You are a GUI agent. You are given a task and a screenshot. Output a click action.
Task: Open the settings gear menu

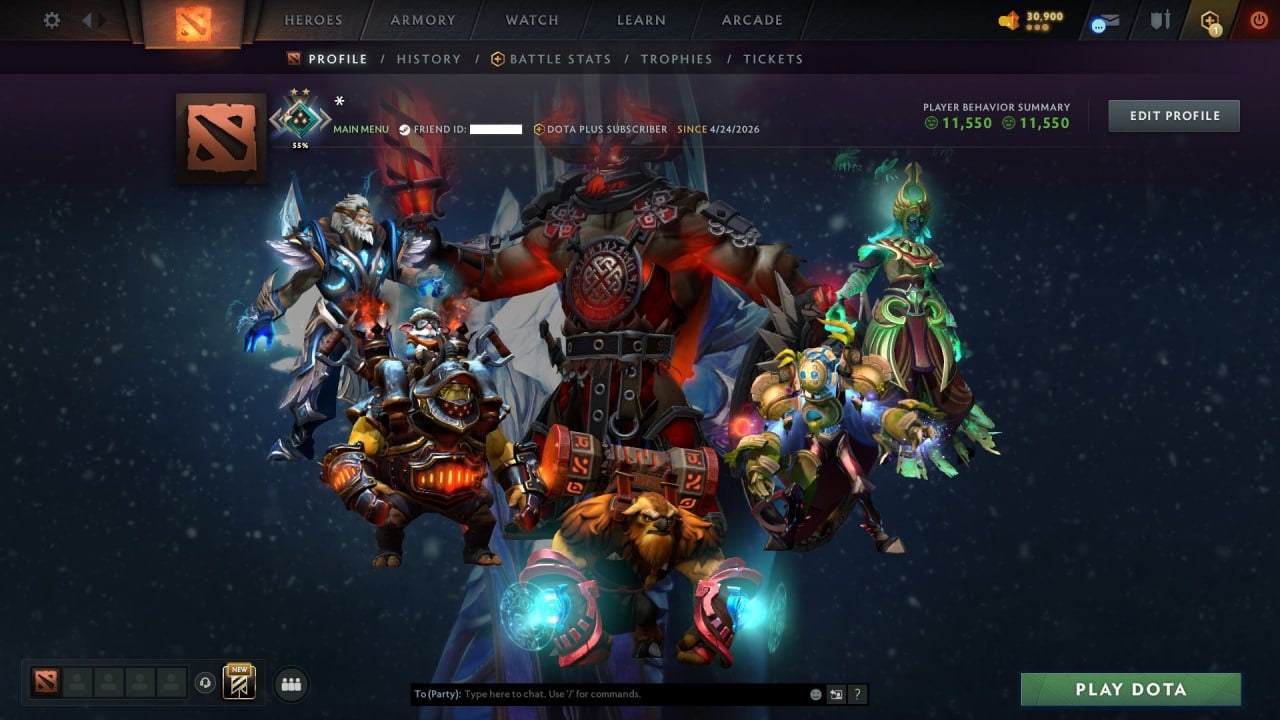(x=50, y=19)
